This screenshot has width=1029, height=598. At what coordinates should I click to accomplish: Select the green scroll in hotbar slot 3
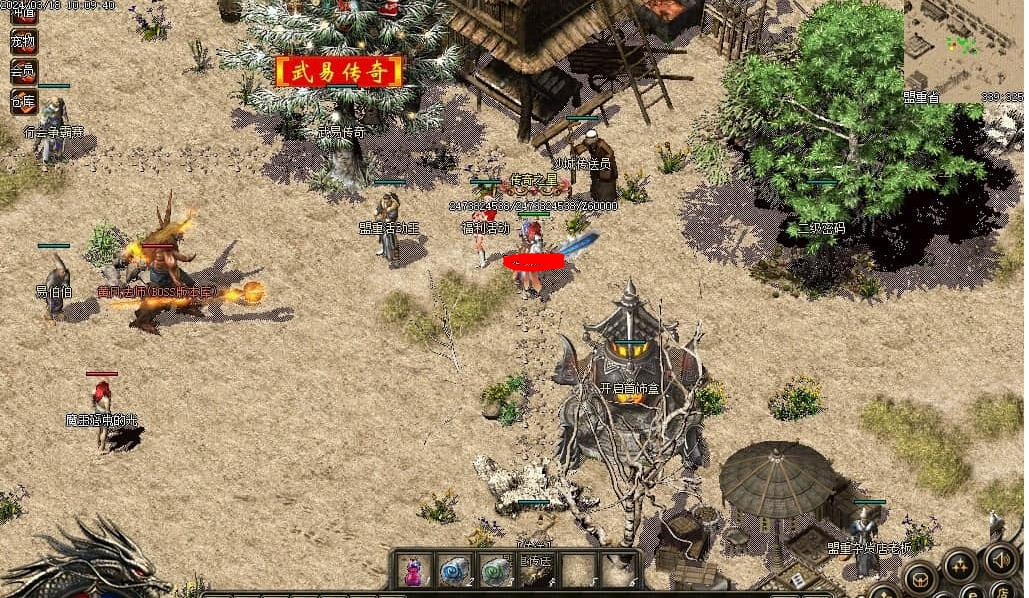tap(493, 571)
